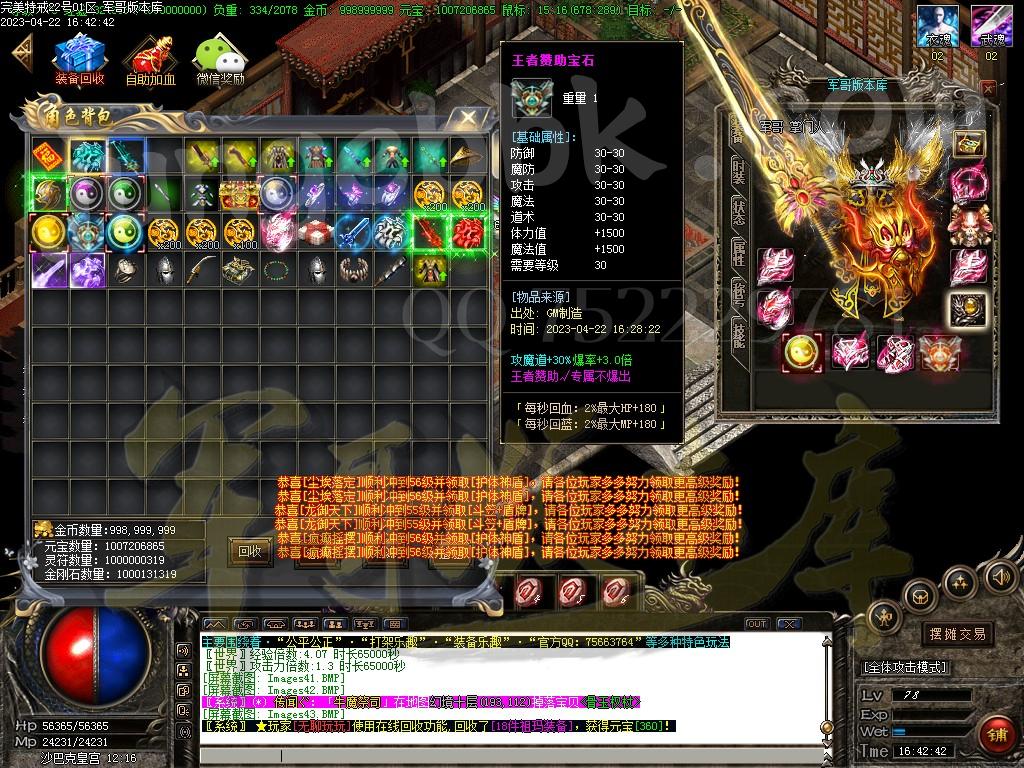This screenshot has height=768, width=1024.
Task: Select the straw hat item
Action: 466,156
